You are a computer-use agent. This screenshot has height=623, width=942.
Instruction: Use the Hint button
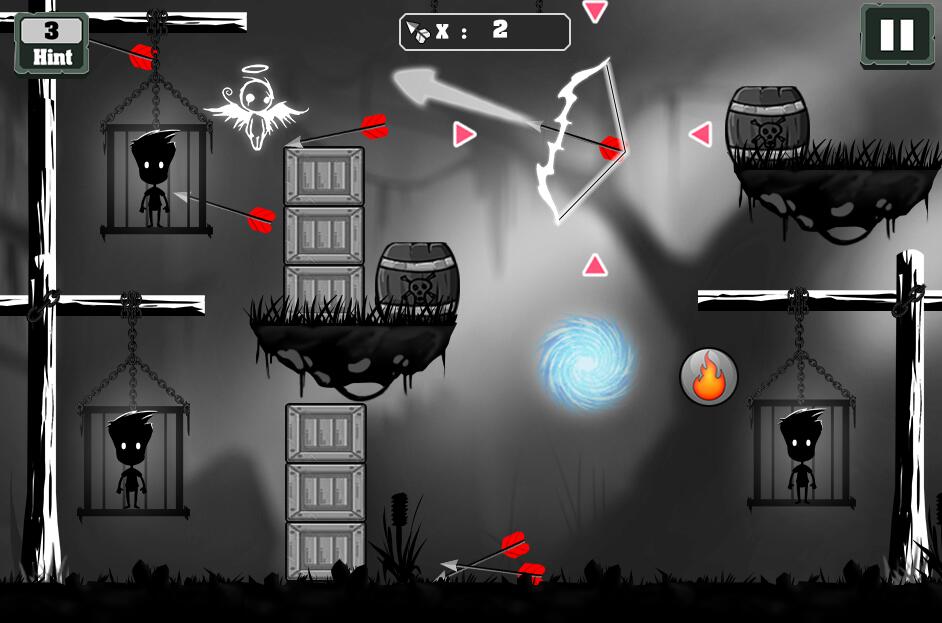click(x=52, y=43)
